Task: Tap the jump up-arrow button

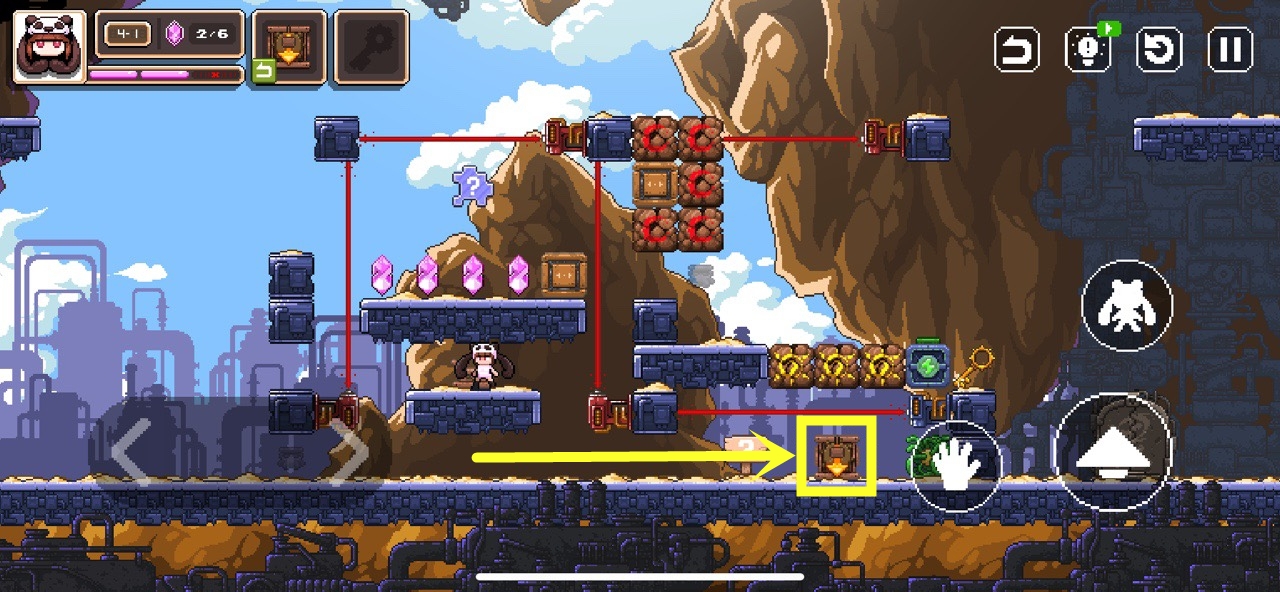Action: [1114, 453]
